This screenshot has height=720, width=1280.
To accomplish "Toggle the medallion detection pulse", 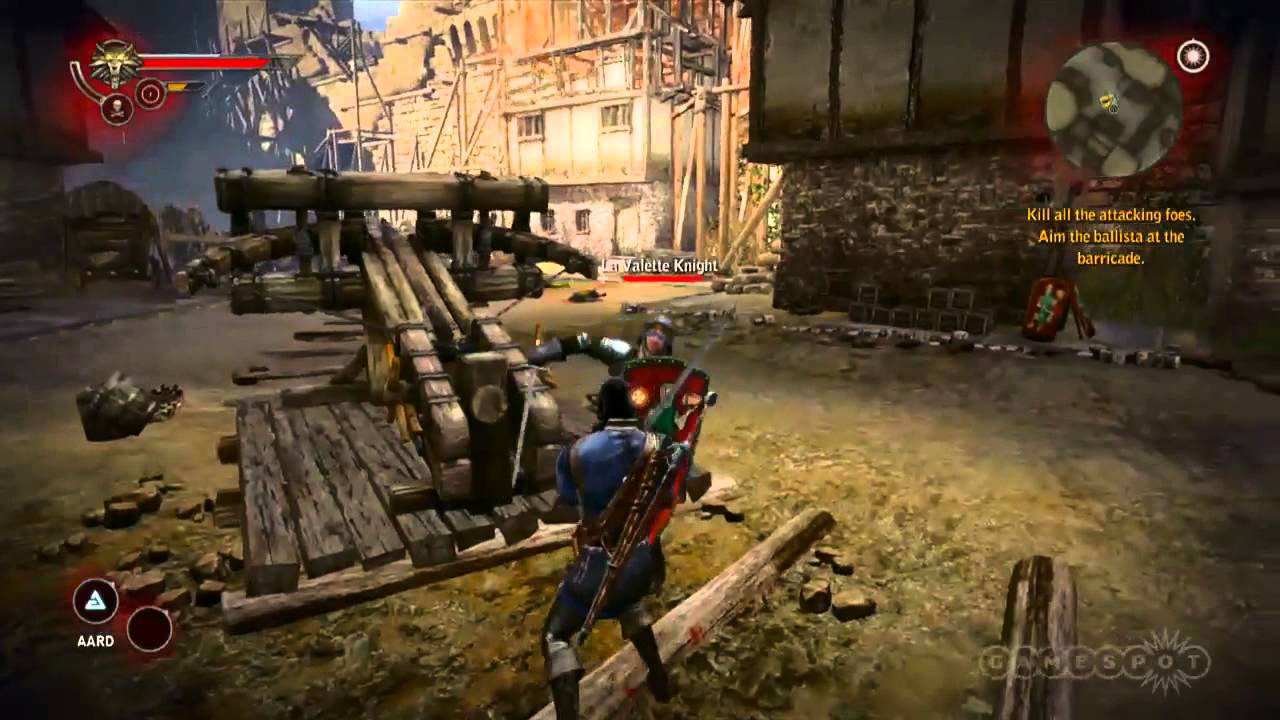I will [x=113, y=63].
